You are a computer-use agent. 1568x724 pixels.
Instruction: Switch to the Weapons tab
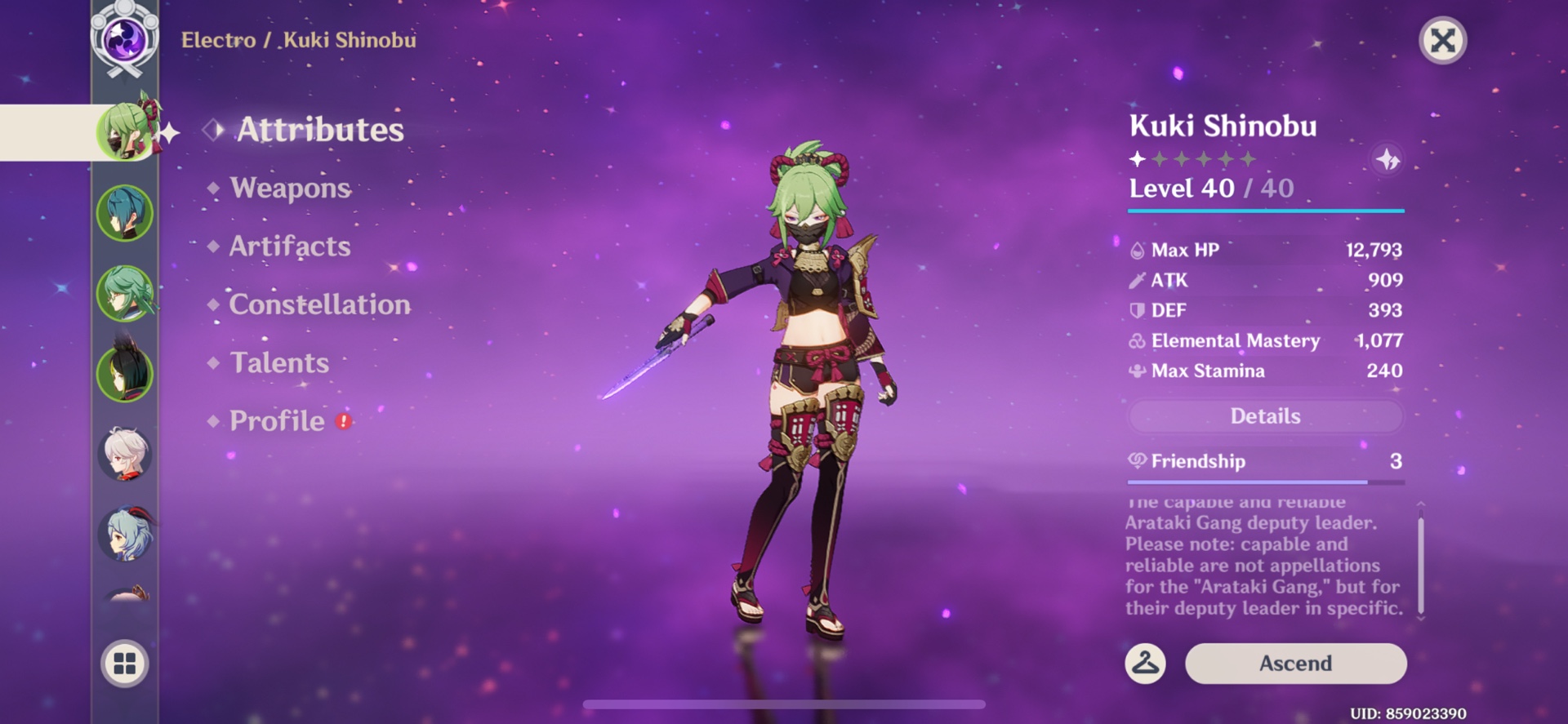tap(290, 189)
